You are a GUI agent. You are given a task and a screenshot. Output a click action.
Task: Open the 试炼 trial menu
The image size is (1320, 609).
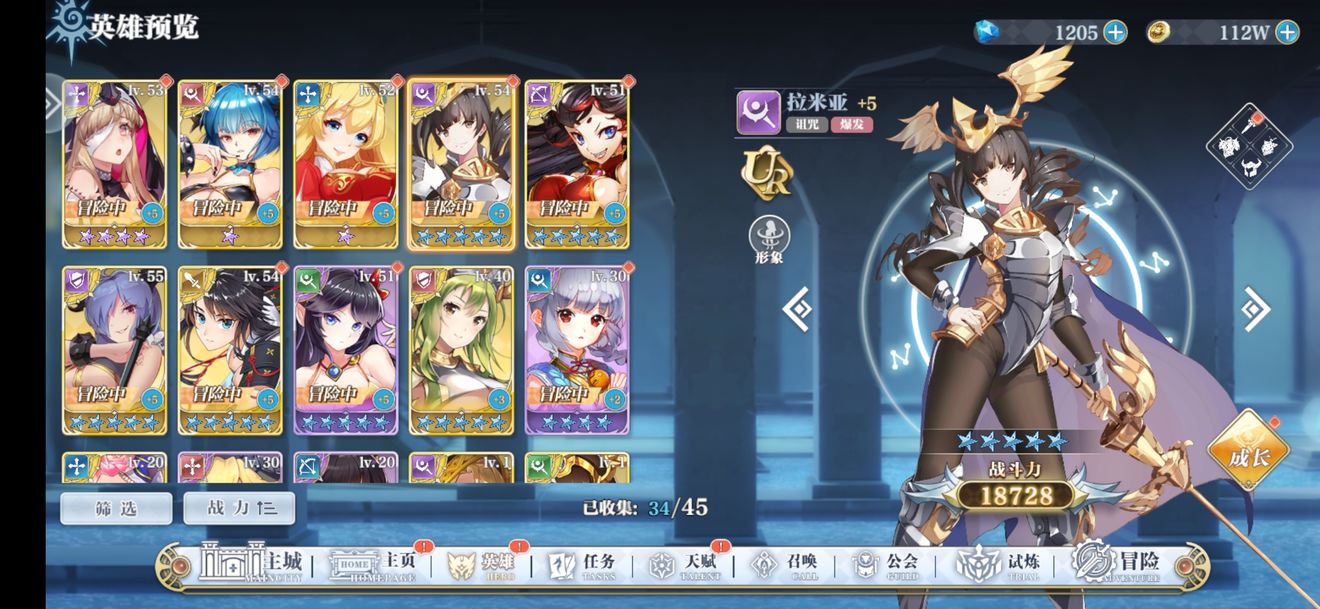[993, 565]
